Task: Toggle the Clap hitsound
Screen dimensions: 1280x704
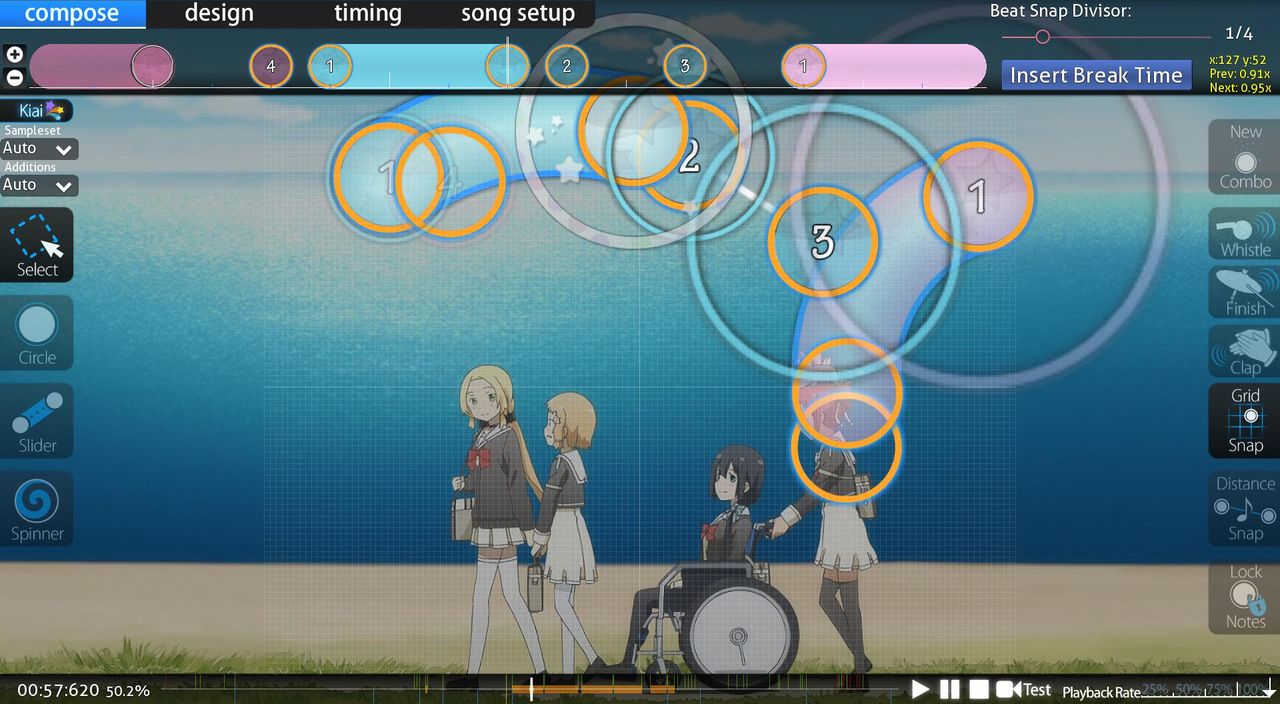Action: pos(1245,352)
